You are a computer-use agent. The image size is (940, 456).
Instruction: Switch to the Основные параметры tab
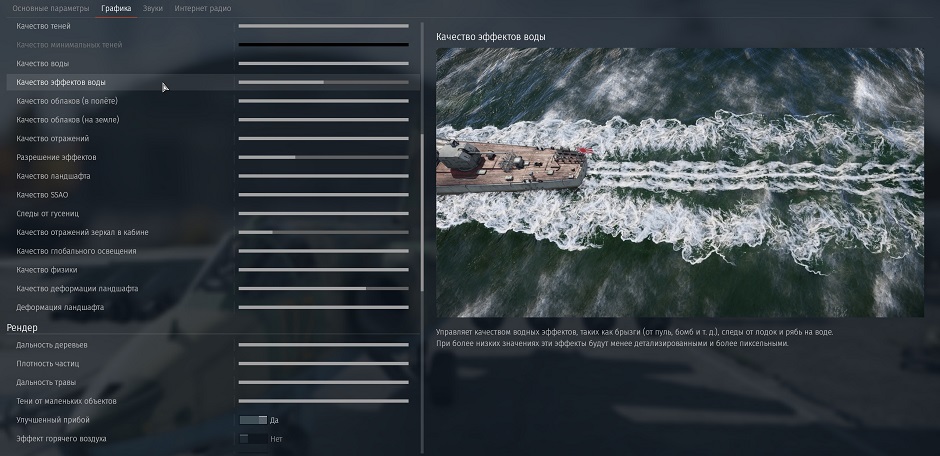(x=50, y=8)
